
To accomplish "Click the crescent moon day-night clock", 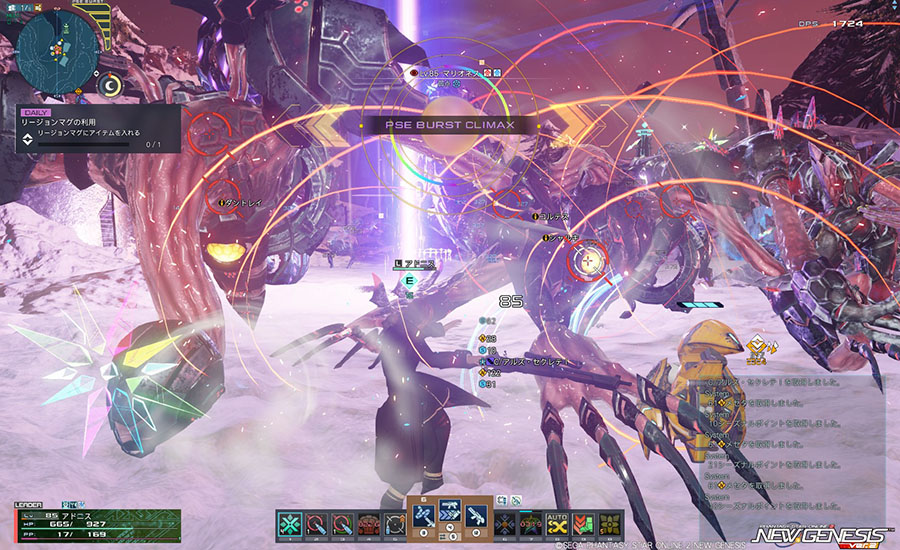I will pos(113,88).
